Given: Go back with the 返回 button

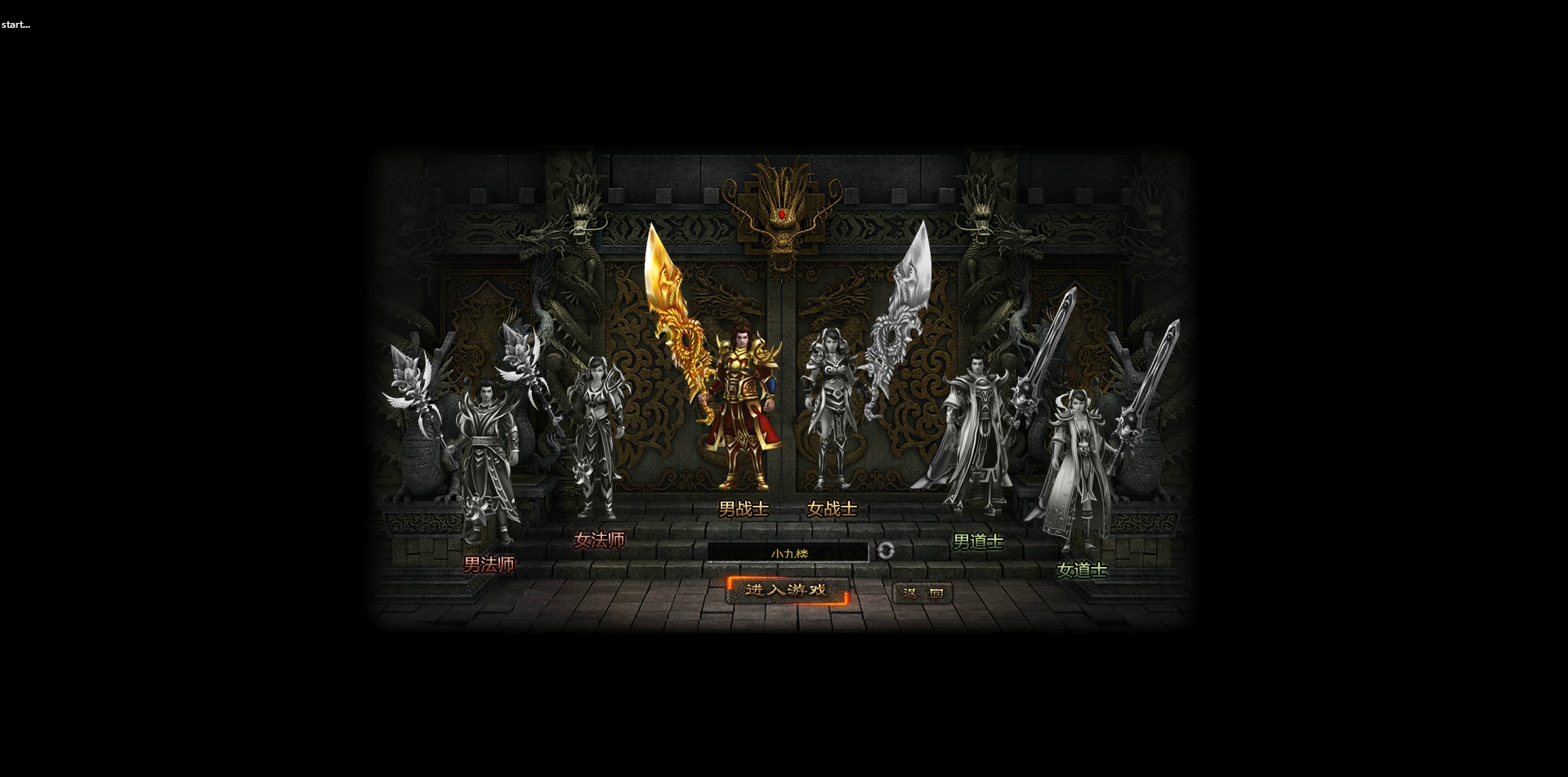Looking at the screenshot, I should tap(922, 593).
